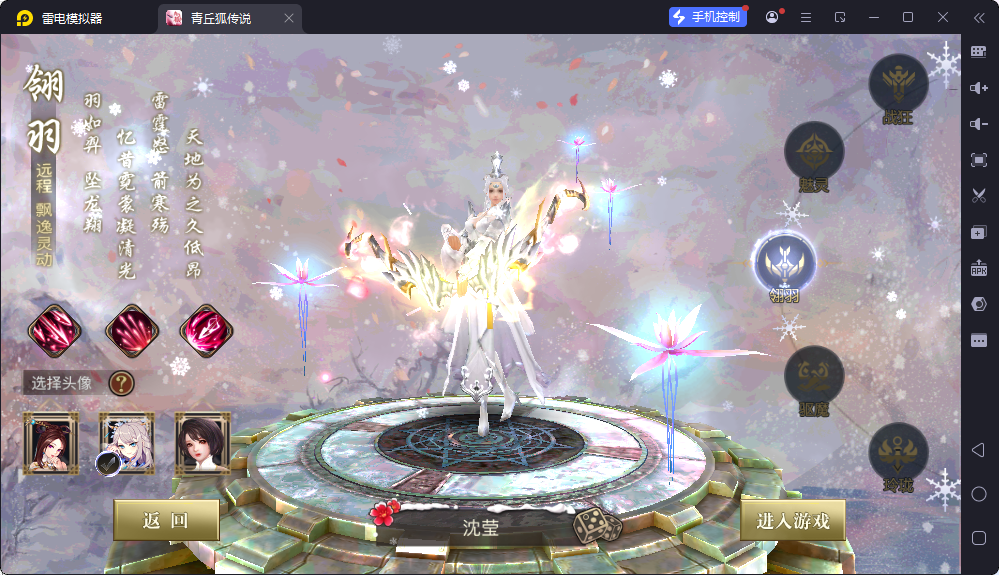Screen dimensions: 999x575
Task: Close the 青丘狐传说 emulator tab
Action: pos(289,18)
